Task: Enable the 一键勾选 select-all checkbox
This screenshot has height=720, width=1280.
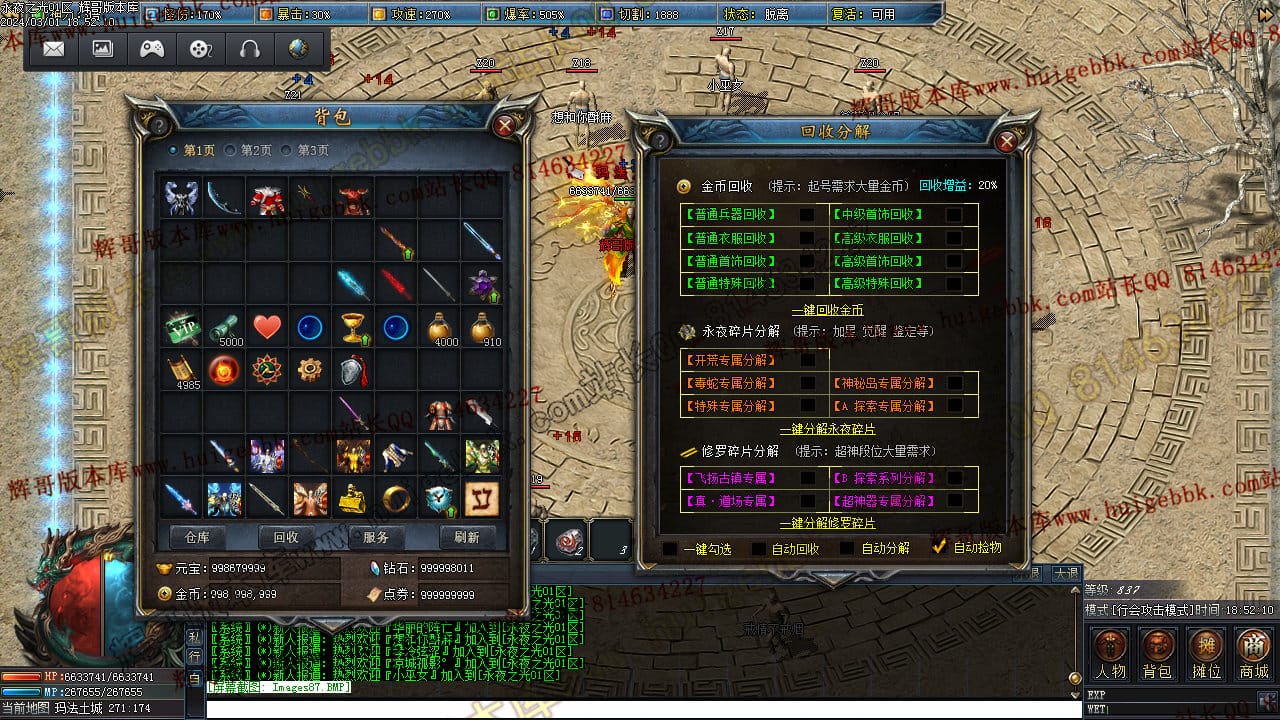Action: 670,548
